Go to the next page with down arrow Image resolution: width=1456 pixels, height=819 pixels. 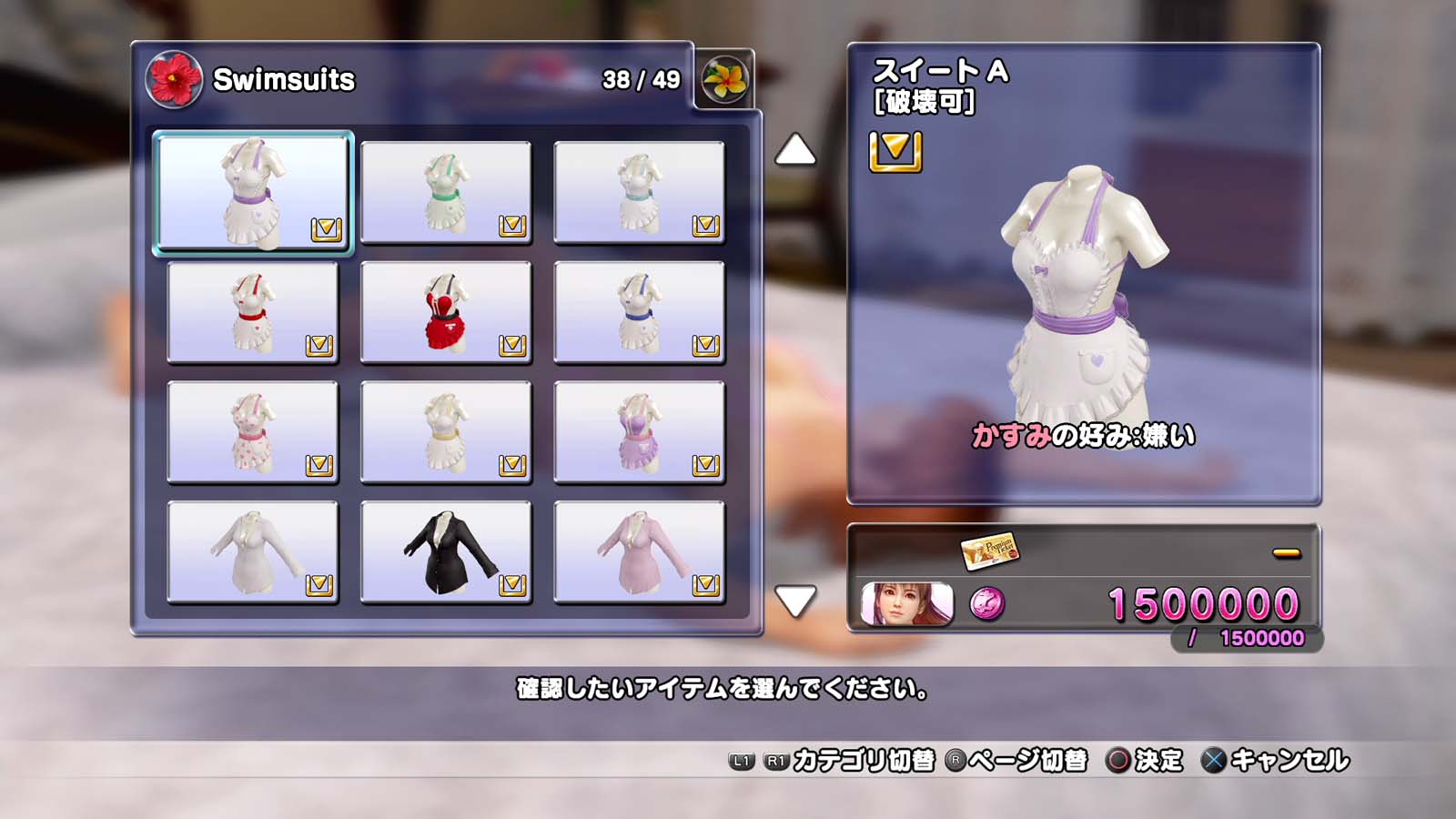point(794,601)
